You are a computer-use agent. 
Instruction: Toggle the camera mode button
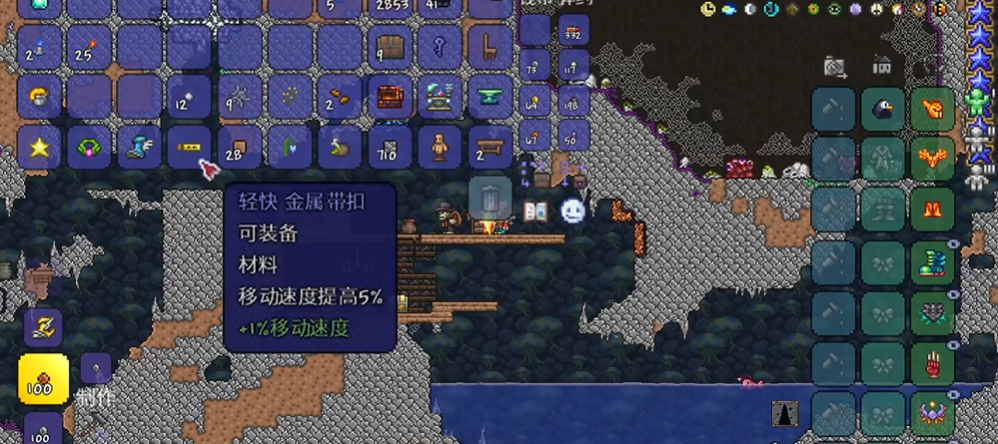(834, 66)
